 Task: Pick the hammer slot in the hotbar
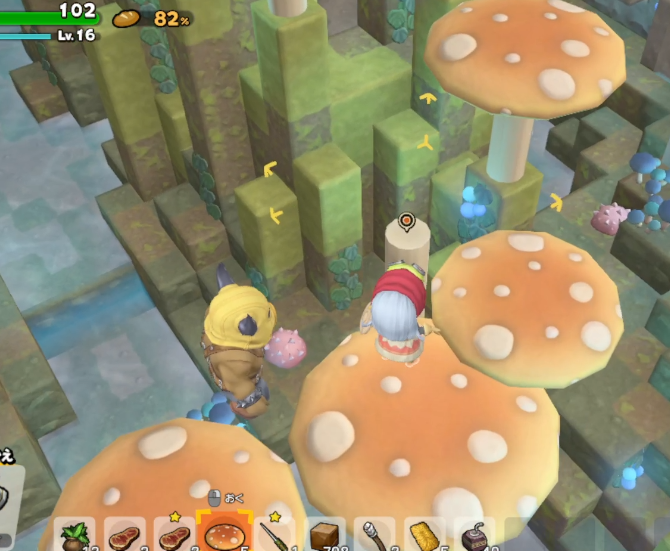374,536
